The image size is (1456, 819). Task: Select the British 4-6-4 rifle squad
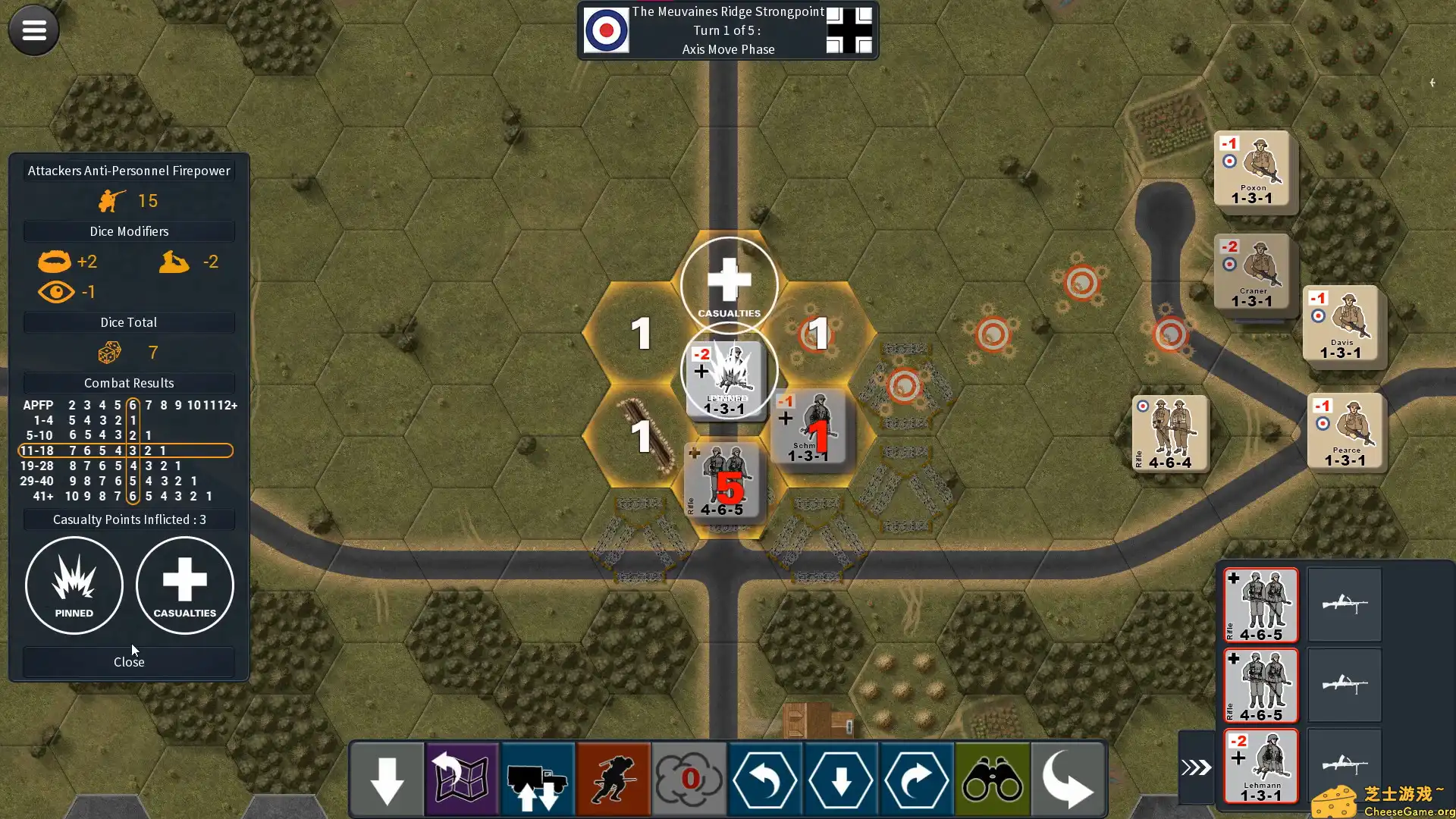1170,433
